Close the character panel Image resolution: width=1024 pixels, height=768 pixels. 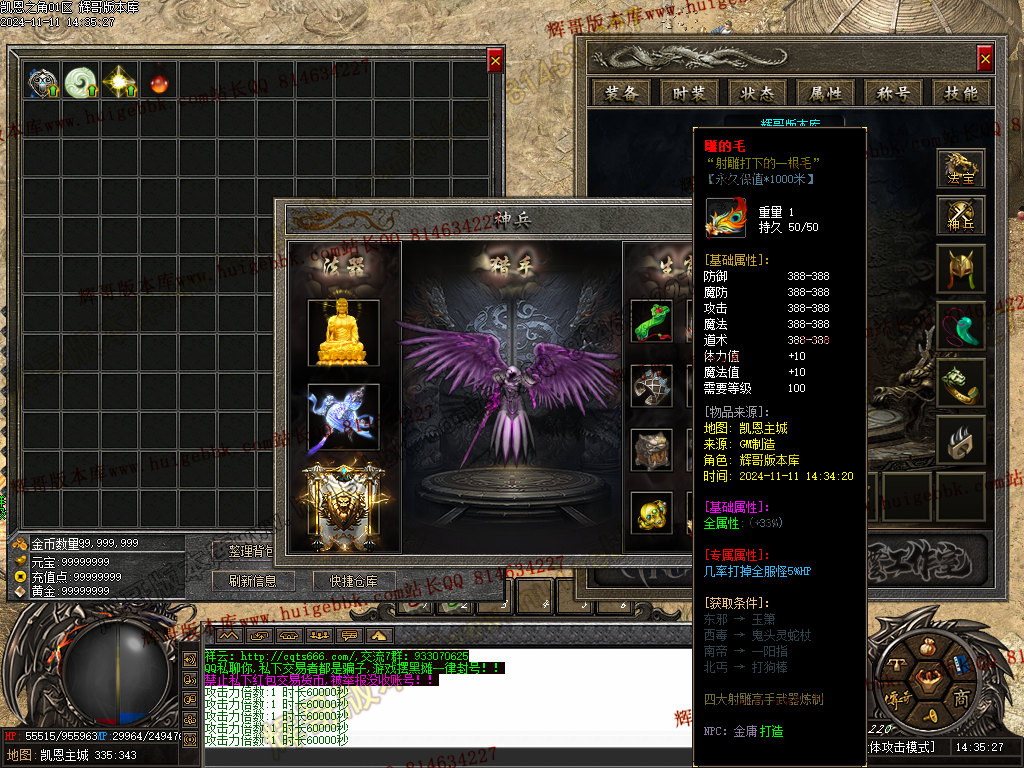(x=985, y=58)
